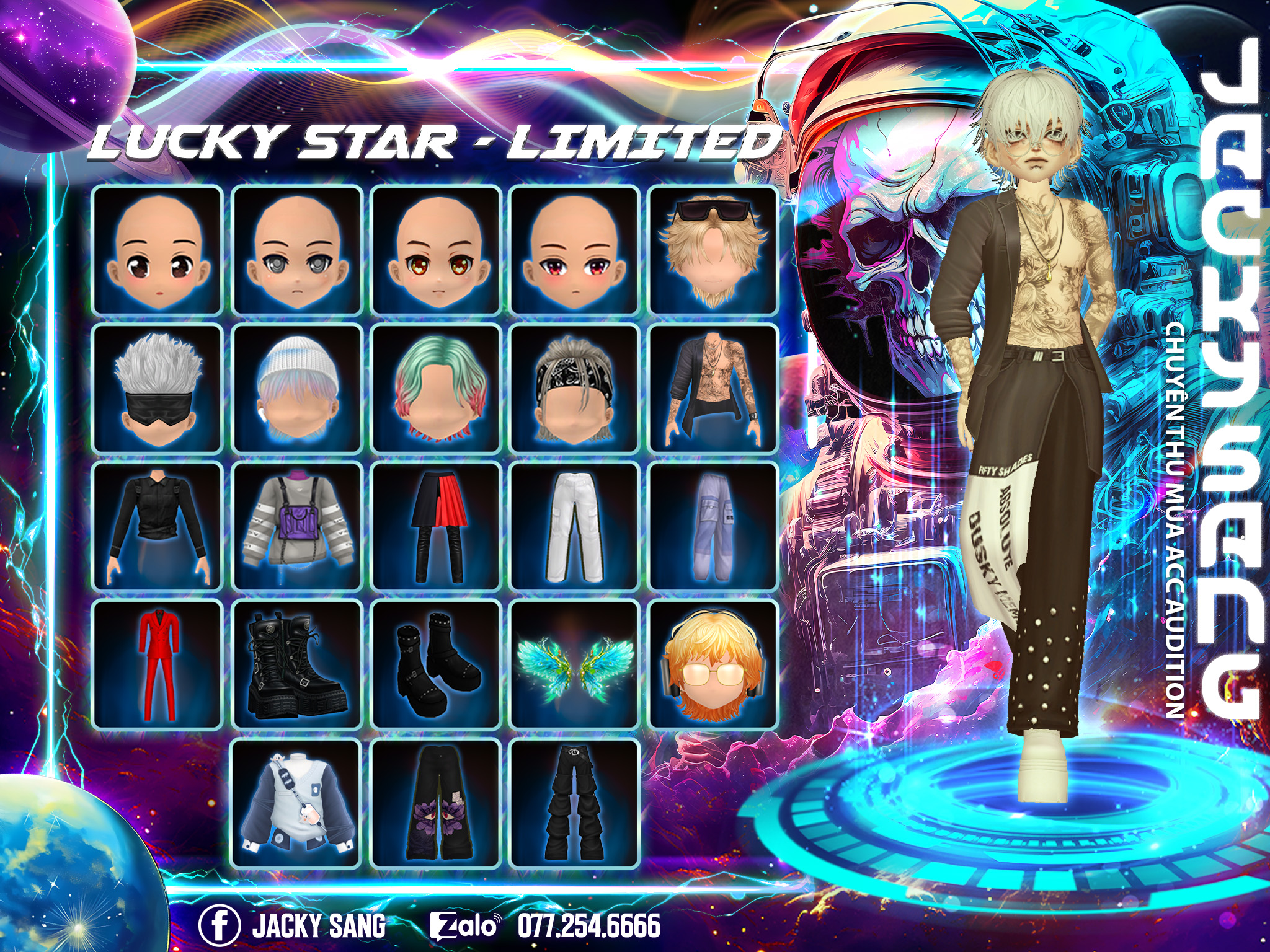
Task: Select the red suit outfit
Action: tap(157, 665)
